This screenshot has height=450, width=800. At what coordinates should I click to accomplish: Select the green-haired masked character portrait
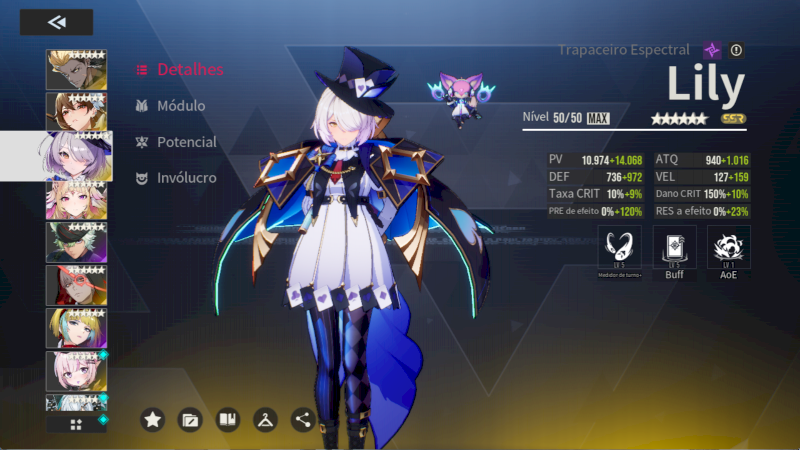77,241
